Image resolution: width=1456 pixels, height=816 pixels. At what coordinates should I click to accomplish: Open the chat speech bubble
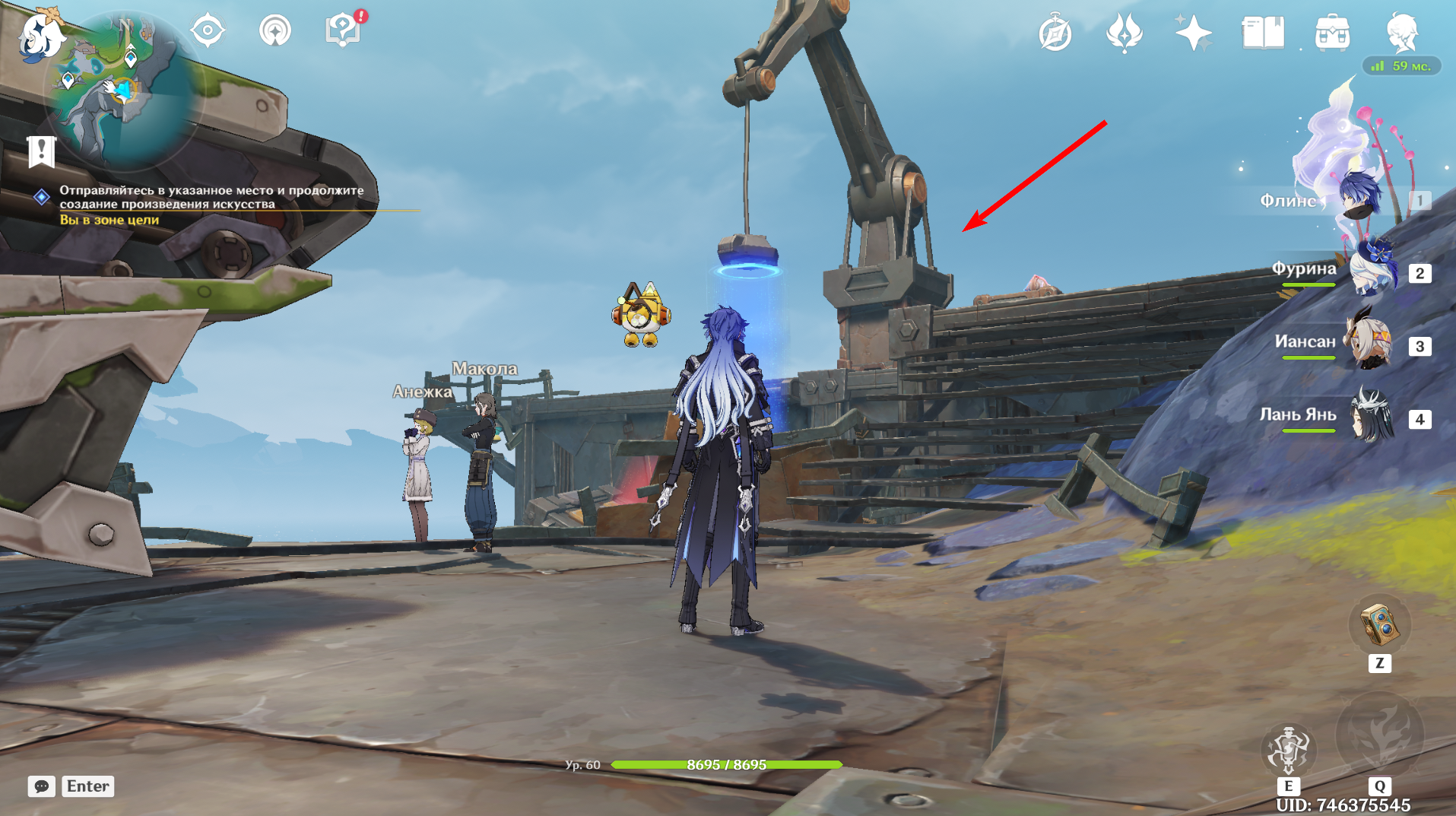click(42, 786)
